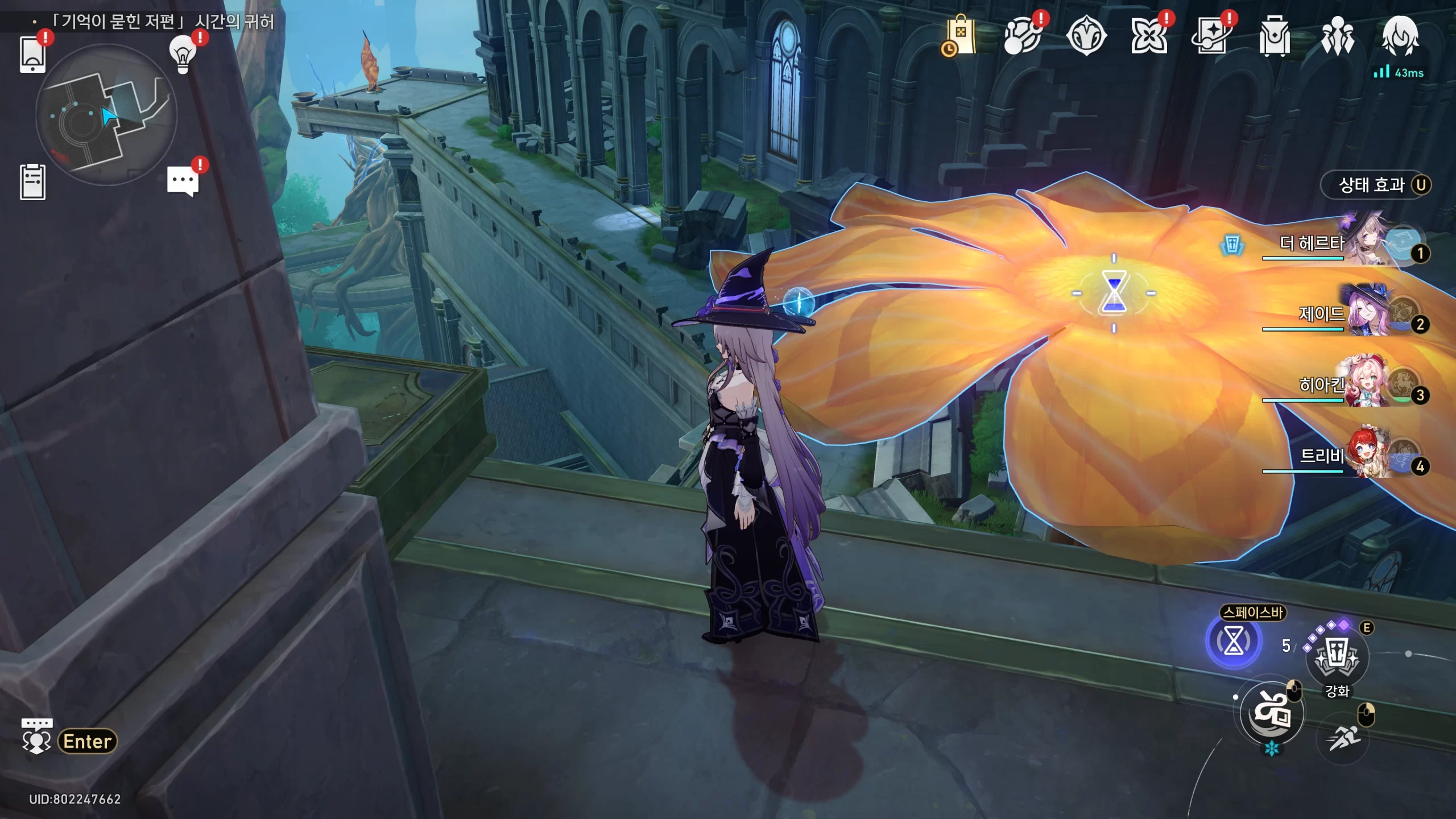Open the team setup icon

[1337, 36]
